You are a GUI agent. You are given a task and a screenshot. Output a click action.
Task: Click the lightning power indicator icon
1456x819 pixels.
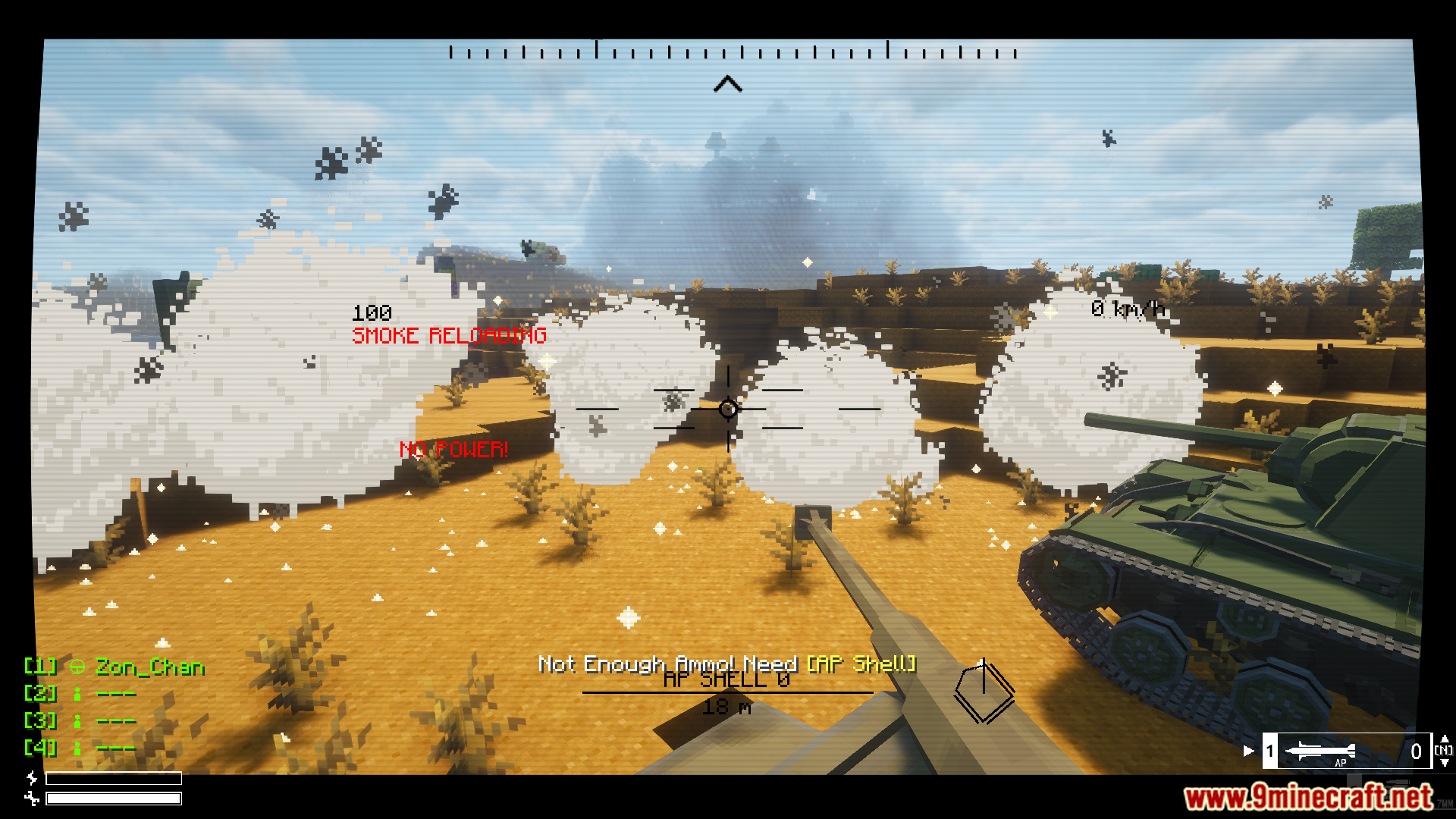click(32, 779)
